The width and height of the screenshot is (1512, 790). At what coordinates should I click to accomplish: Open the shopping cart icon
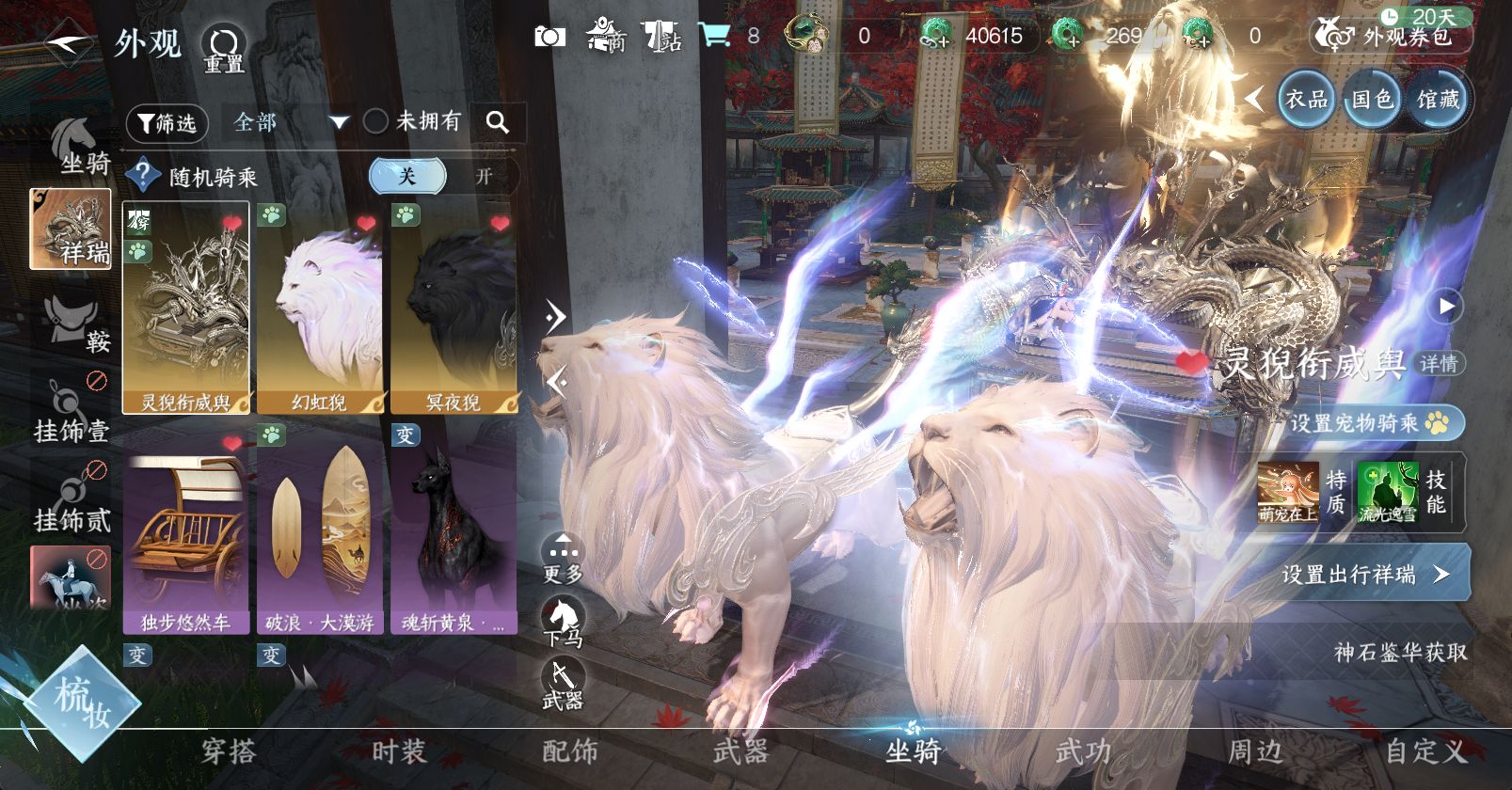click(x=714, y=36)
